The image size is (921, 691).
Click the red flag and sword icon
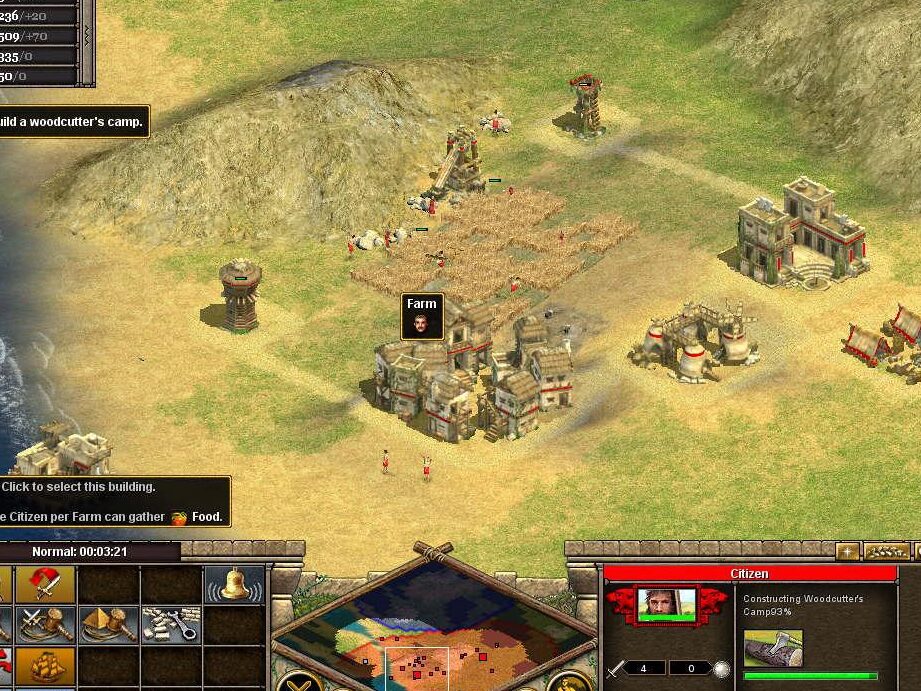pyautogui.click(x=45, y=584)
